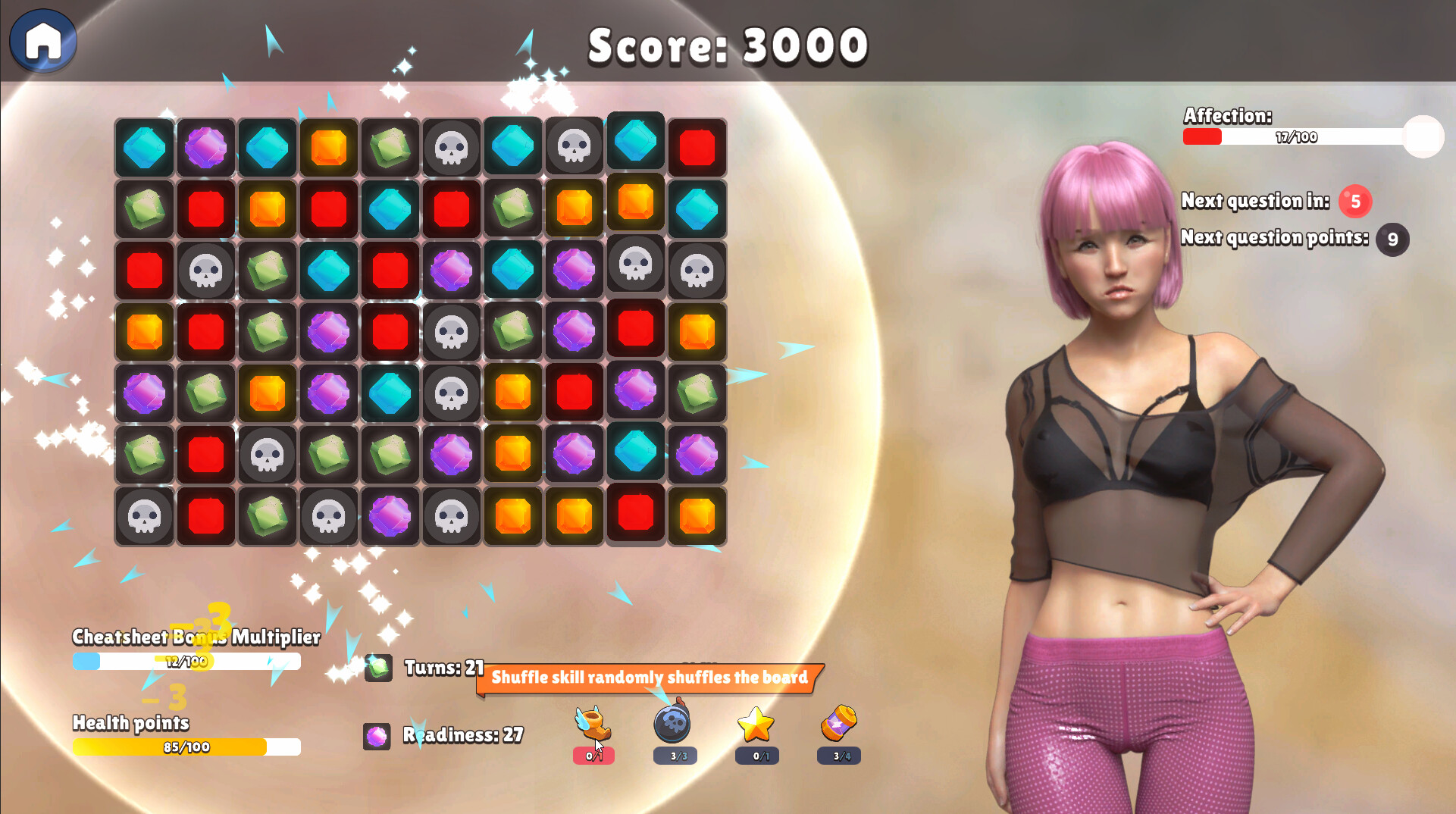Click the Next question points badge
Viewport: 1456px width, 814px height.
tap(1392, 239)
